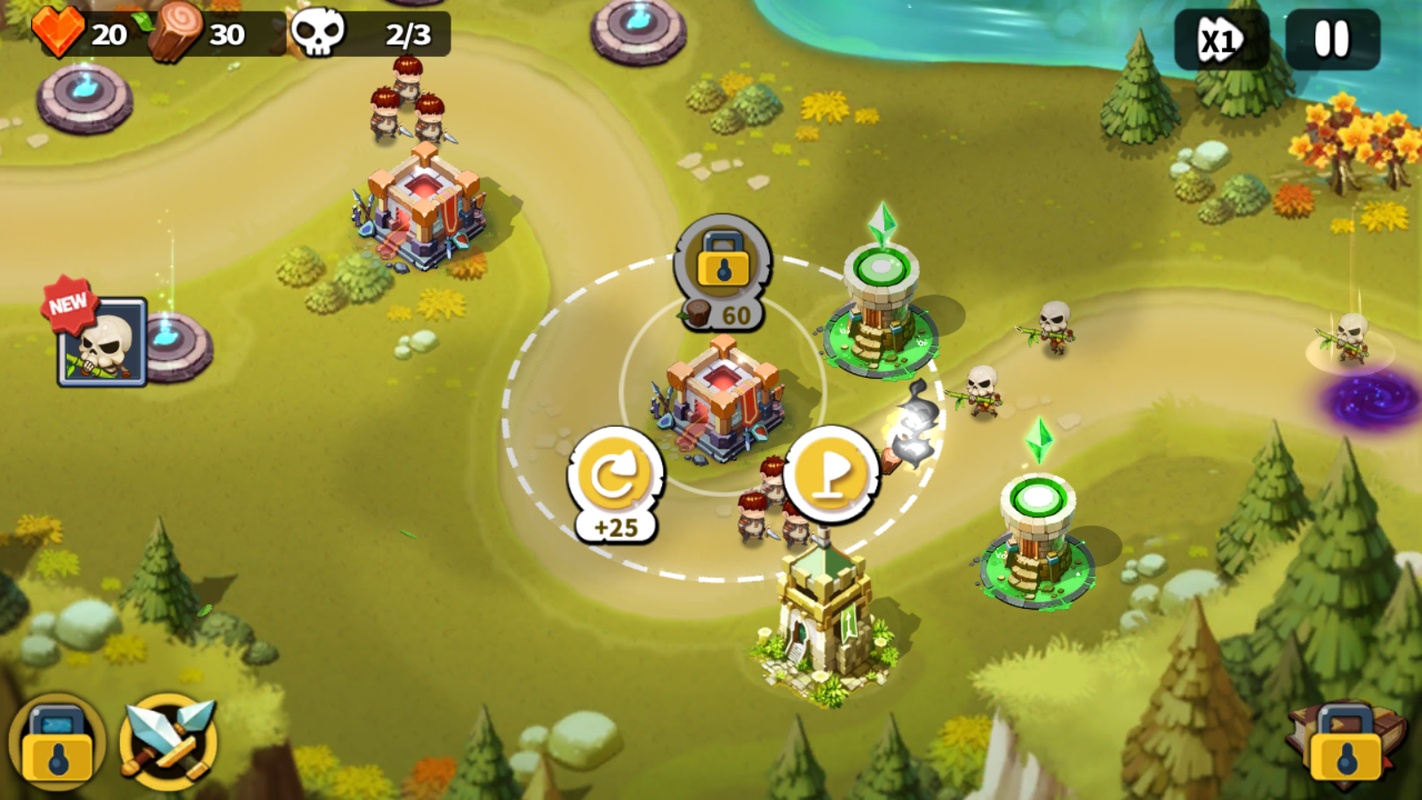Sell the tower for +25 wood
This screenshot has height=800, width=1422.
[616, 477]
